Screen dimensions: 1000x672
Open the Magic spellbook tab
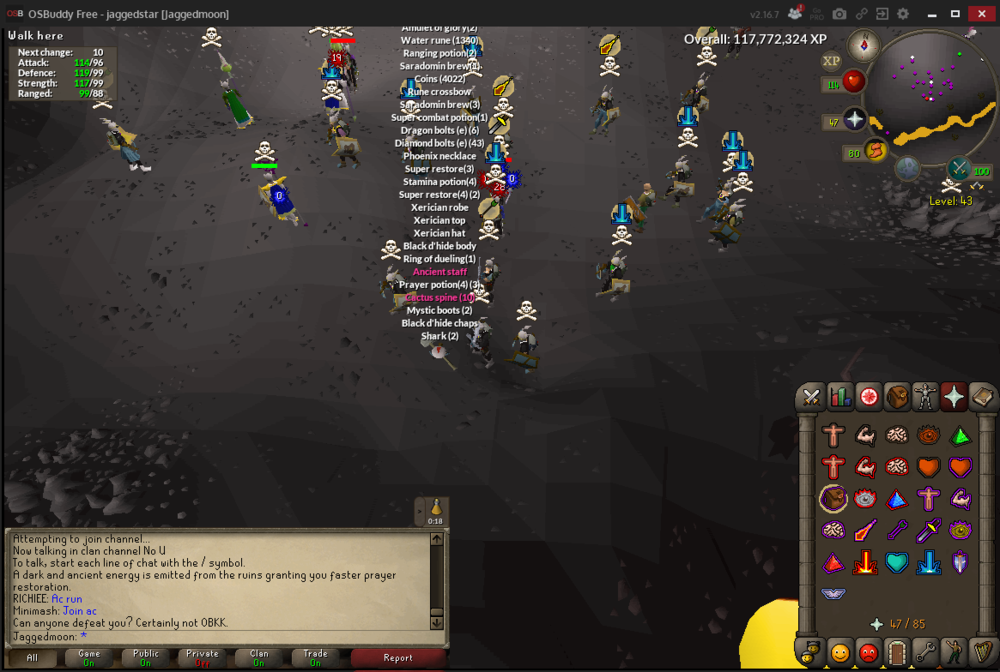pyautogui.click(x=983, y=397)
